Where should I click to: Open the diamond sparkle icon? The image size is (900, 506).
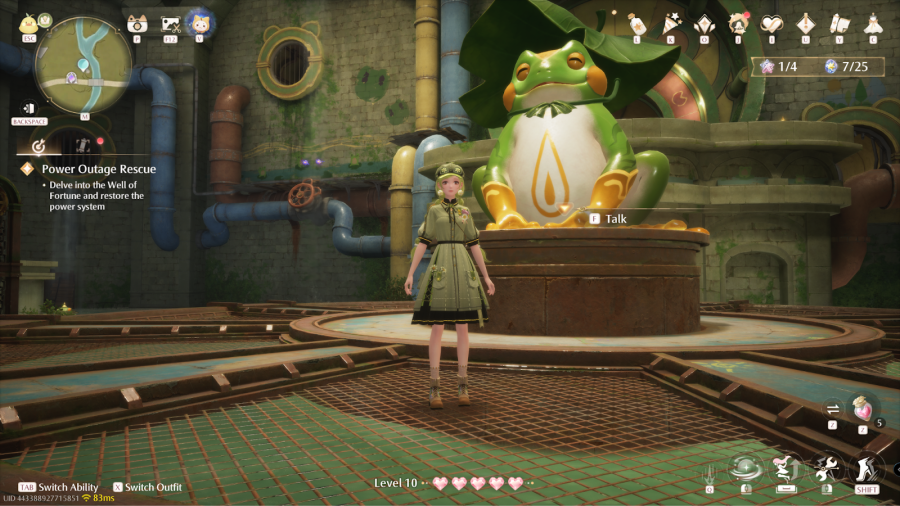coord(704,23)
